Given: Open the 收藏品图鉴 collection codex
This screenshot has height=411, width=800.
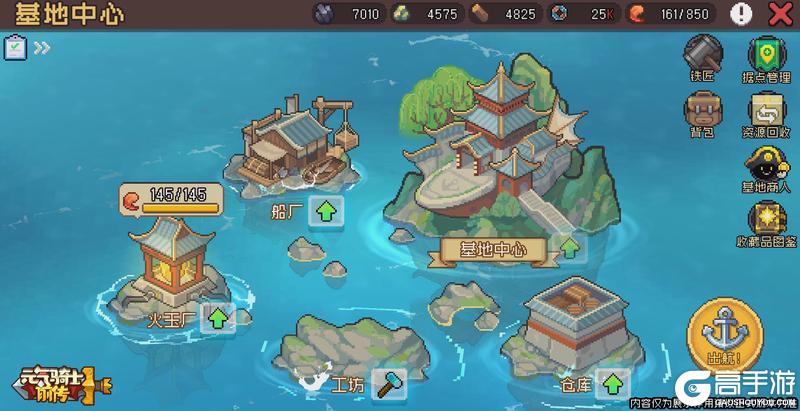Looking at the screenshot, I should pyautogui.click(x=766, y=222).
